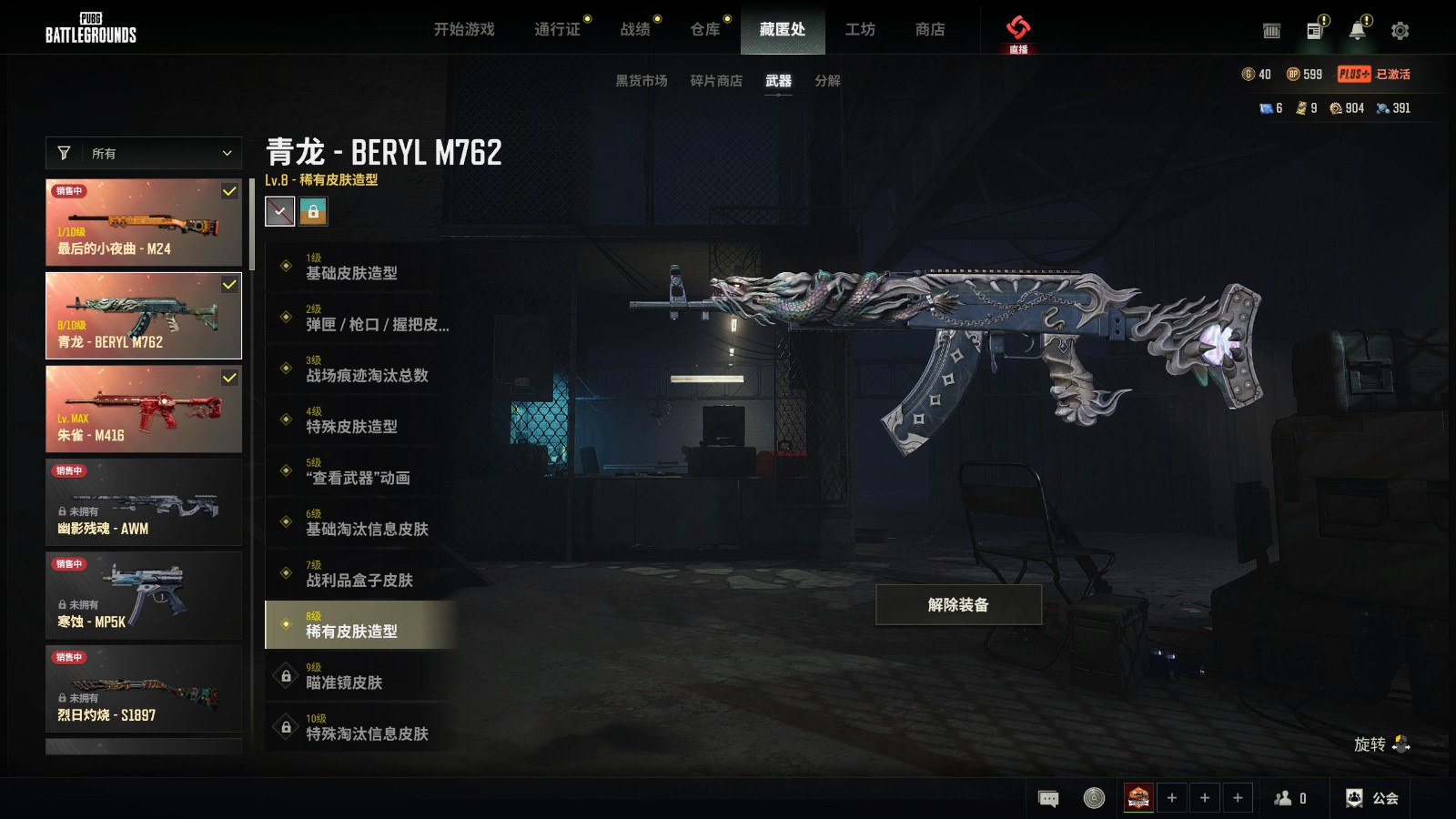
Task: Open the 所有 filter dropdown
Action: pos(144,153)
